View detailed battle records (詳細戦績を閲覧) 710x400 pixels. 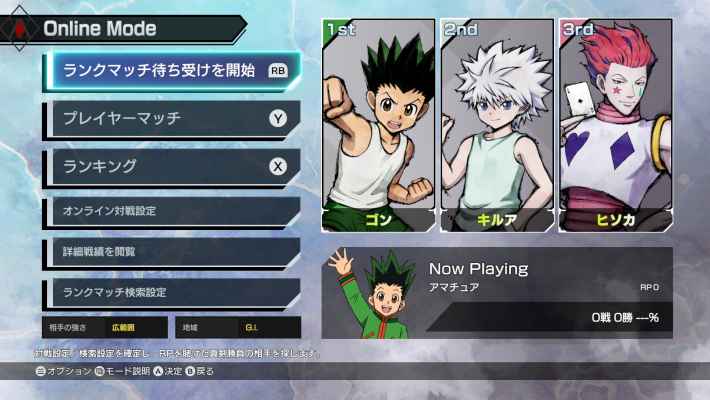coord(172,252)
